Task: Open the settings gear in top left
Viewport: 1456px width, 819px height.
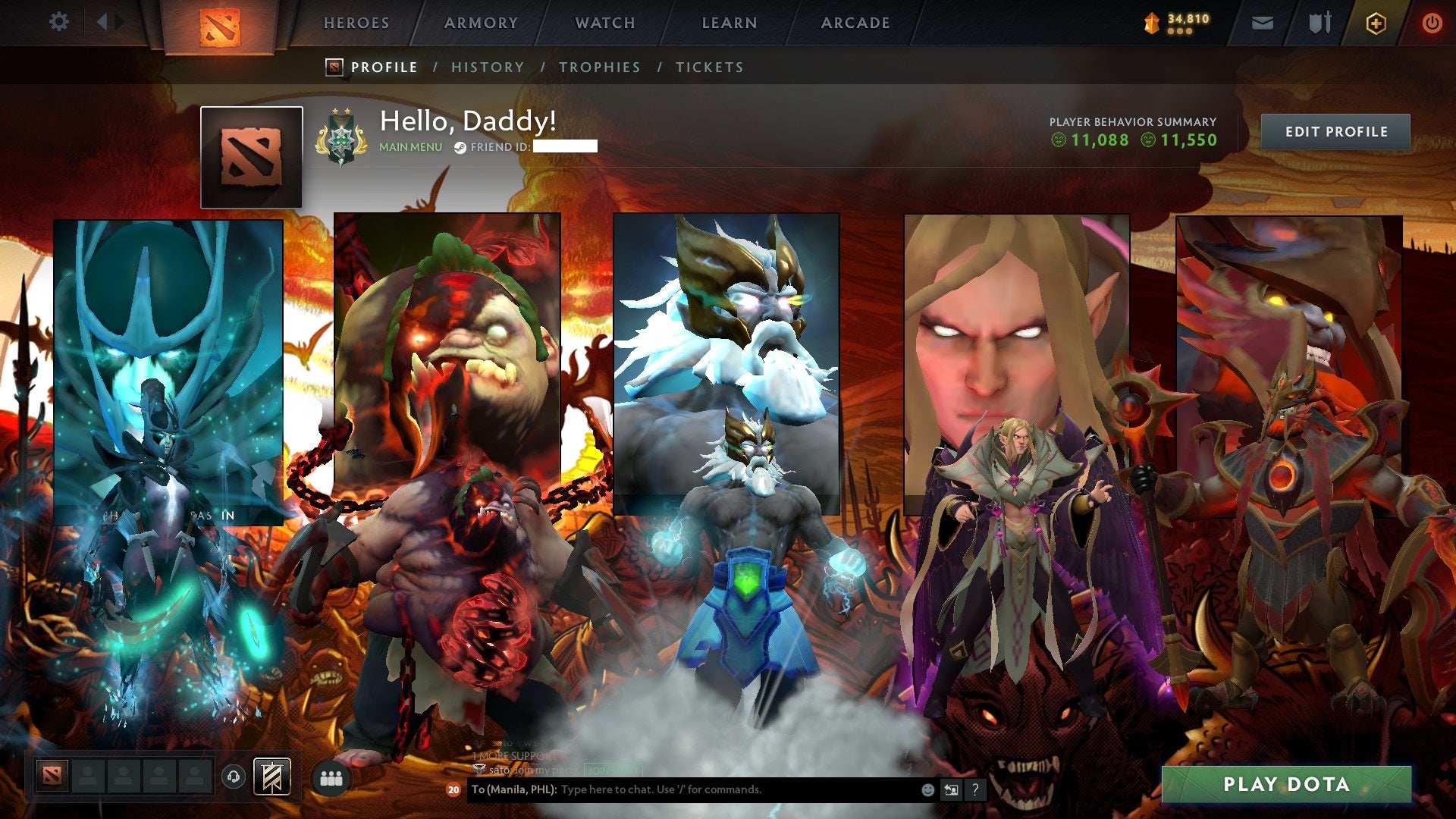Action: (x=58, y=22)
